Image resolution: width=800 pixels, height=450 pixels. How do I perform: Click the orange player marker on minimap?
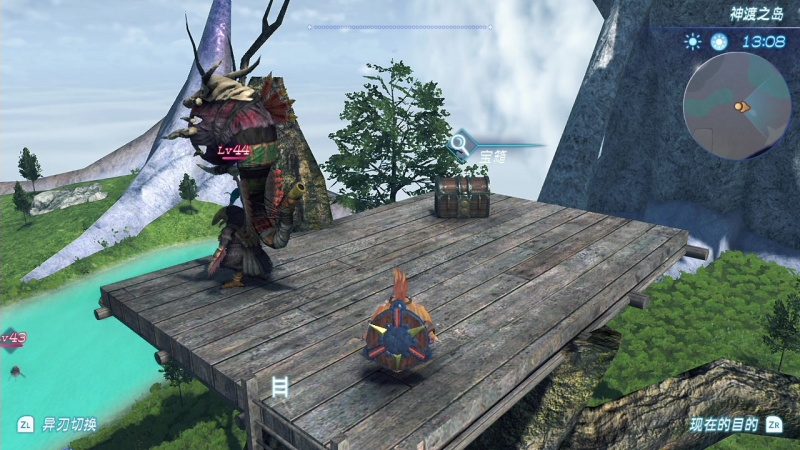(741, 106)
